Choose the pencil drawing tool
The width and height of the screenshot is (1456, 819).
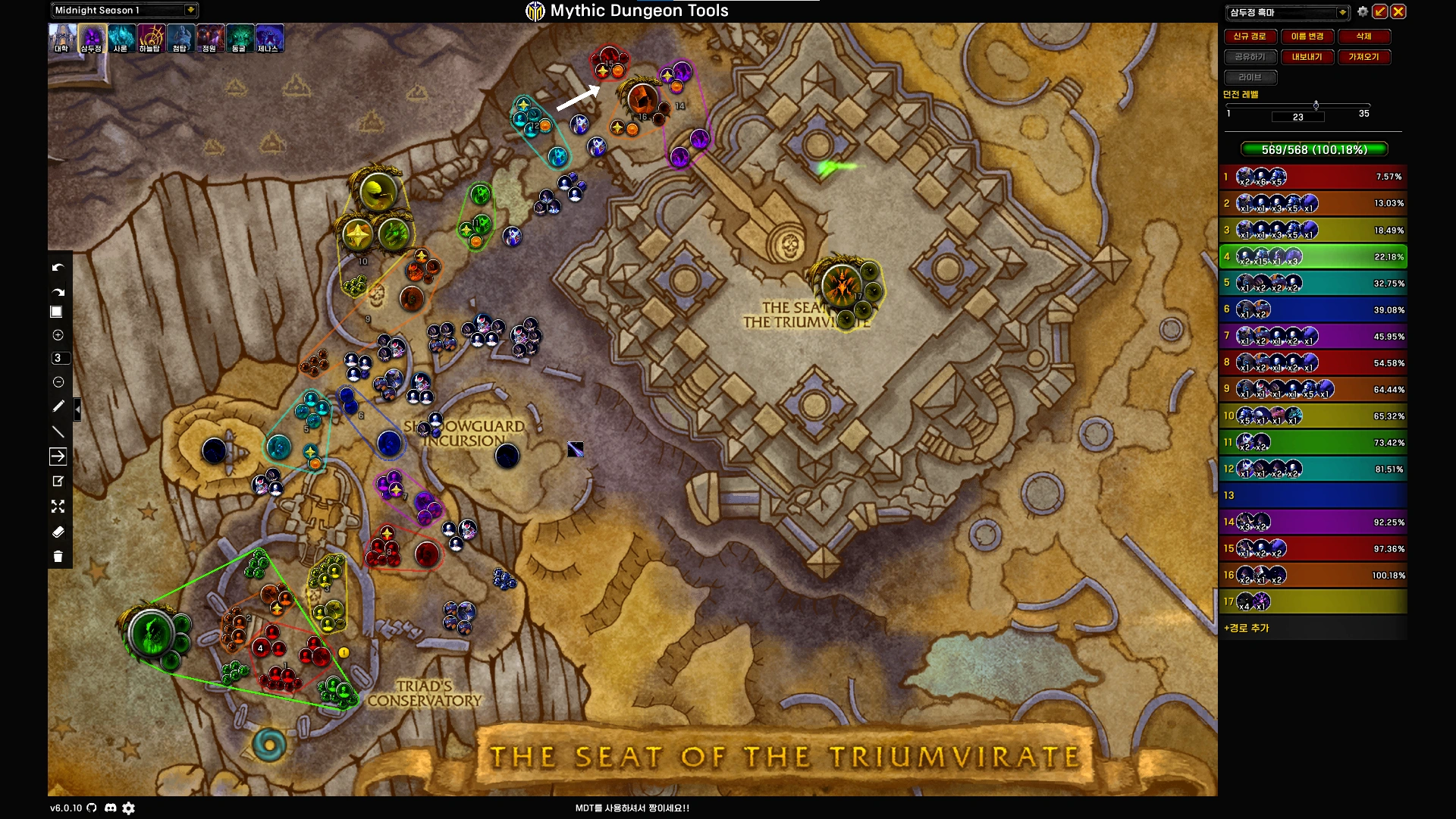(58, 406)
